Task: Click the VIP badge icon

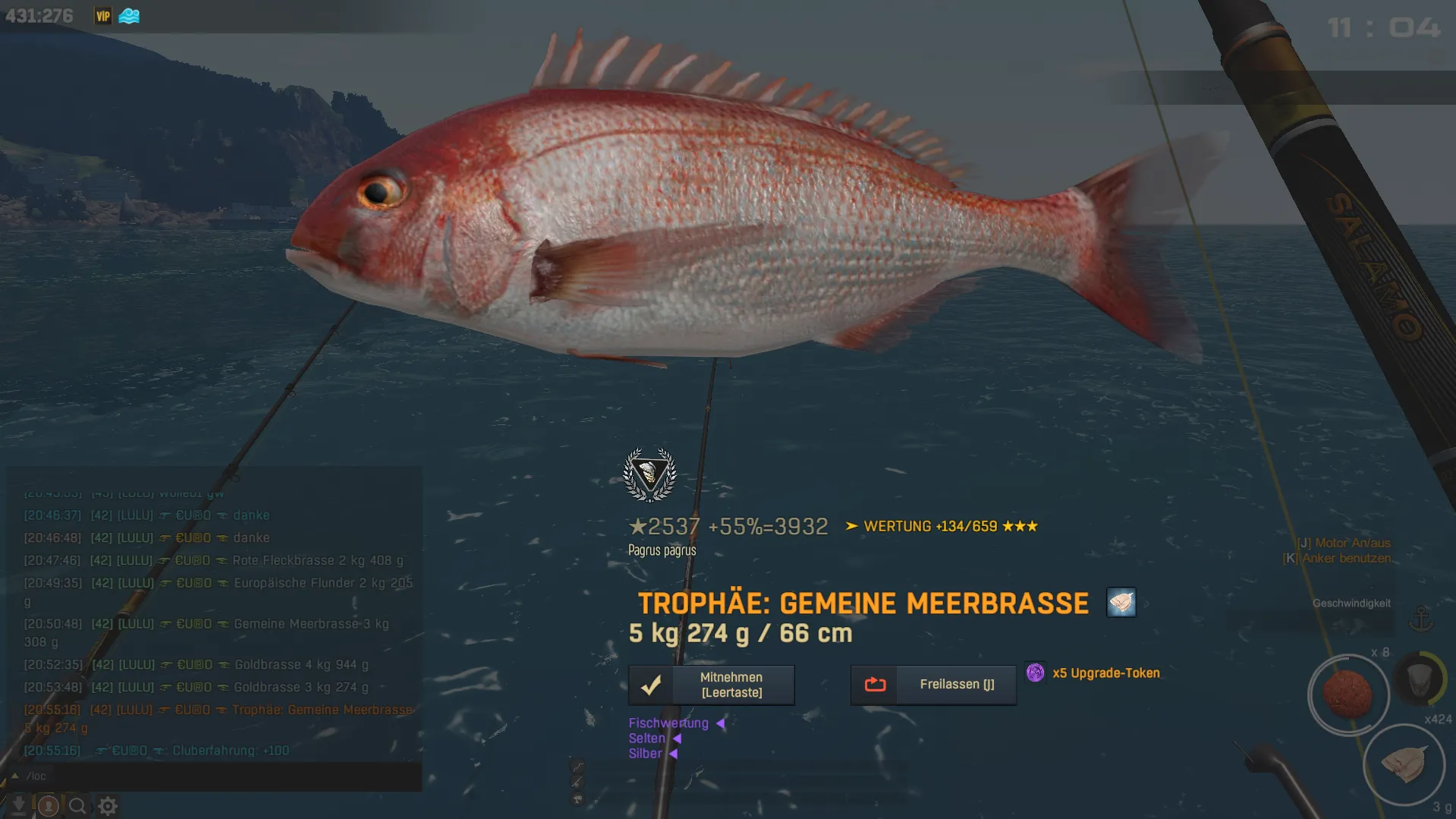Action: tap(103, 16)
